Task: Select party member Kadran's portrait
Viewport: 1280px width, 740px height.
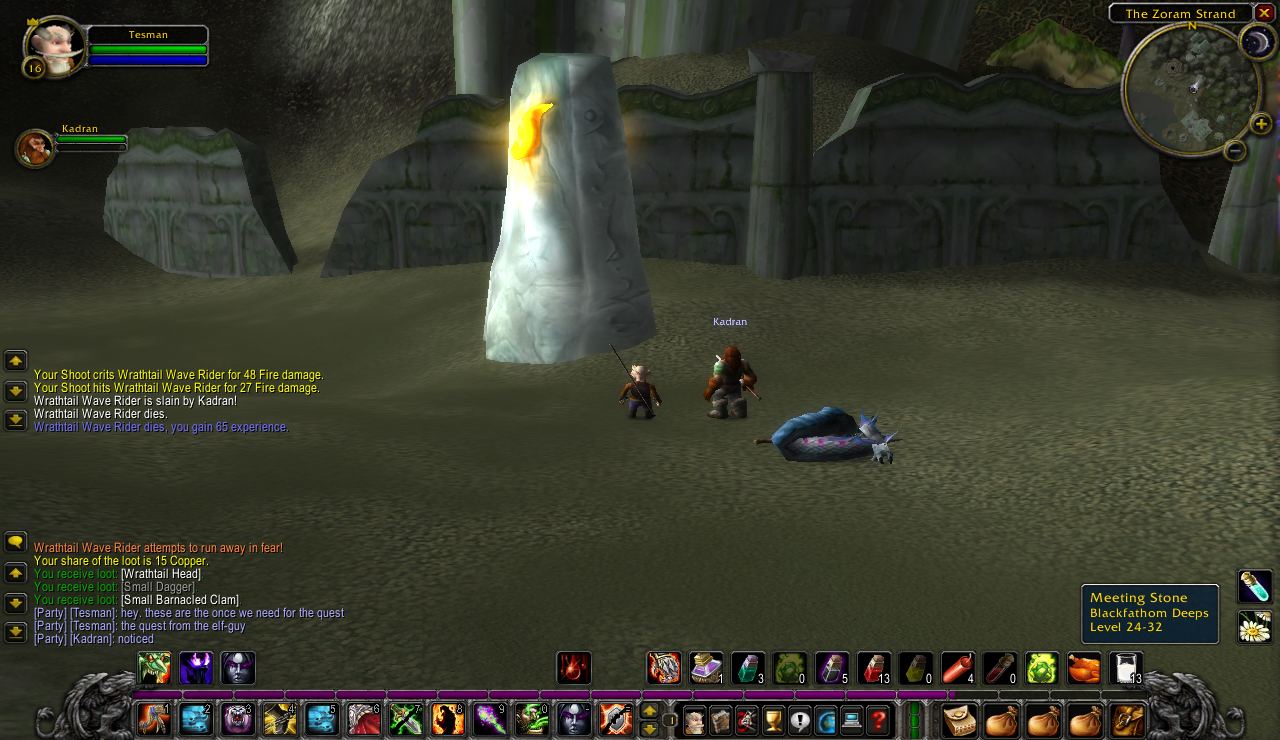Action: click(35, 148)
